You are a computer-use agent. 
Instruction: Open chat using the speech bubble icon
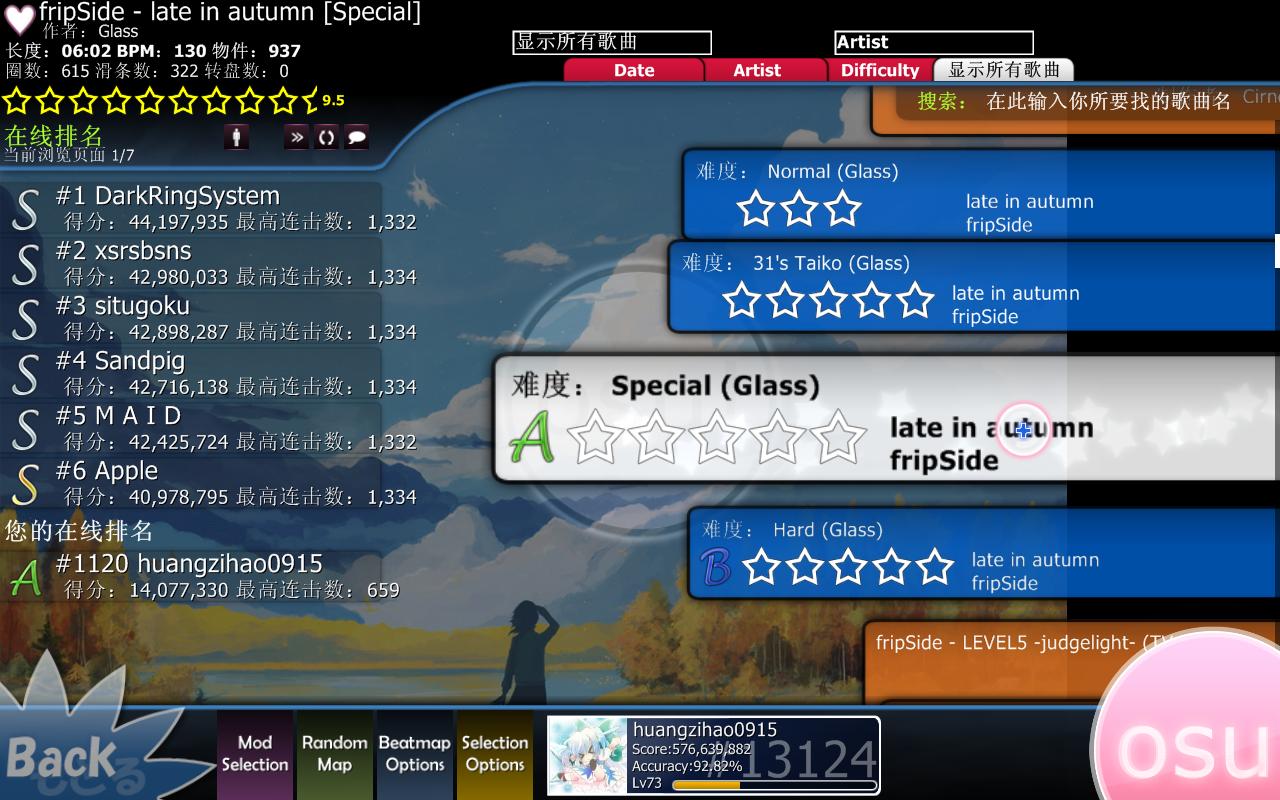[356, 136]
